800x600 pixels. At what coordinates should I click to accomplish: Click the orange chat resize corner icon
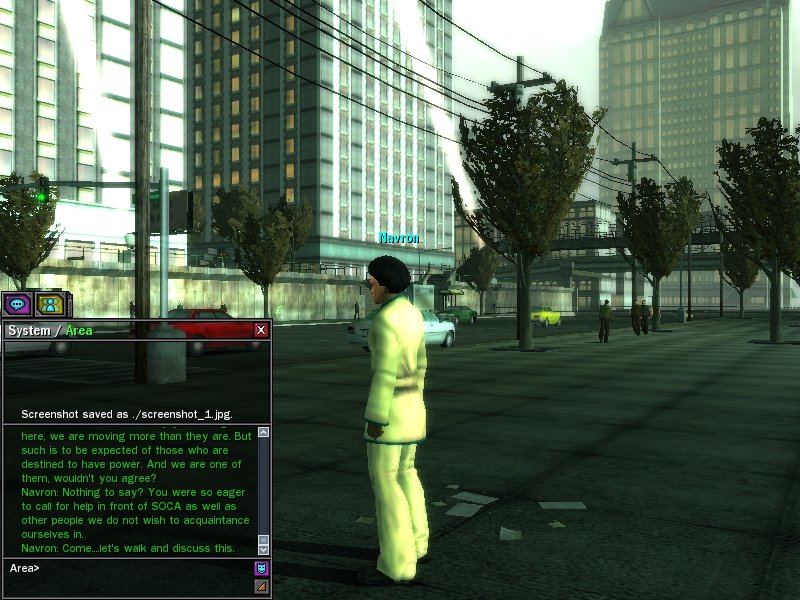tap(262, 586)
